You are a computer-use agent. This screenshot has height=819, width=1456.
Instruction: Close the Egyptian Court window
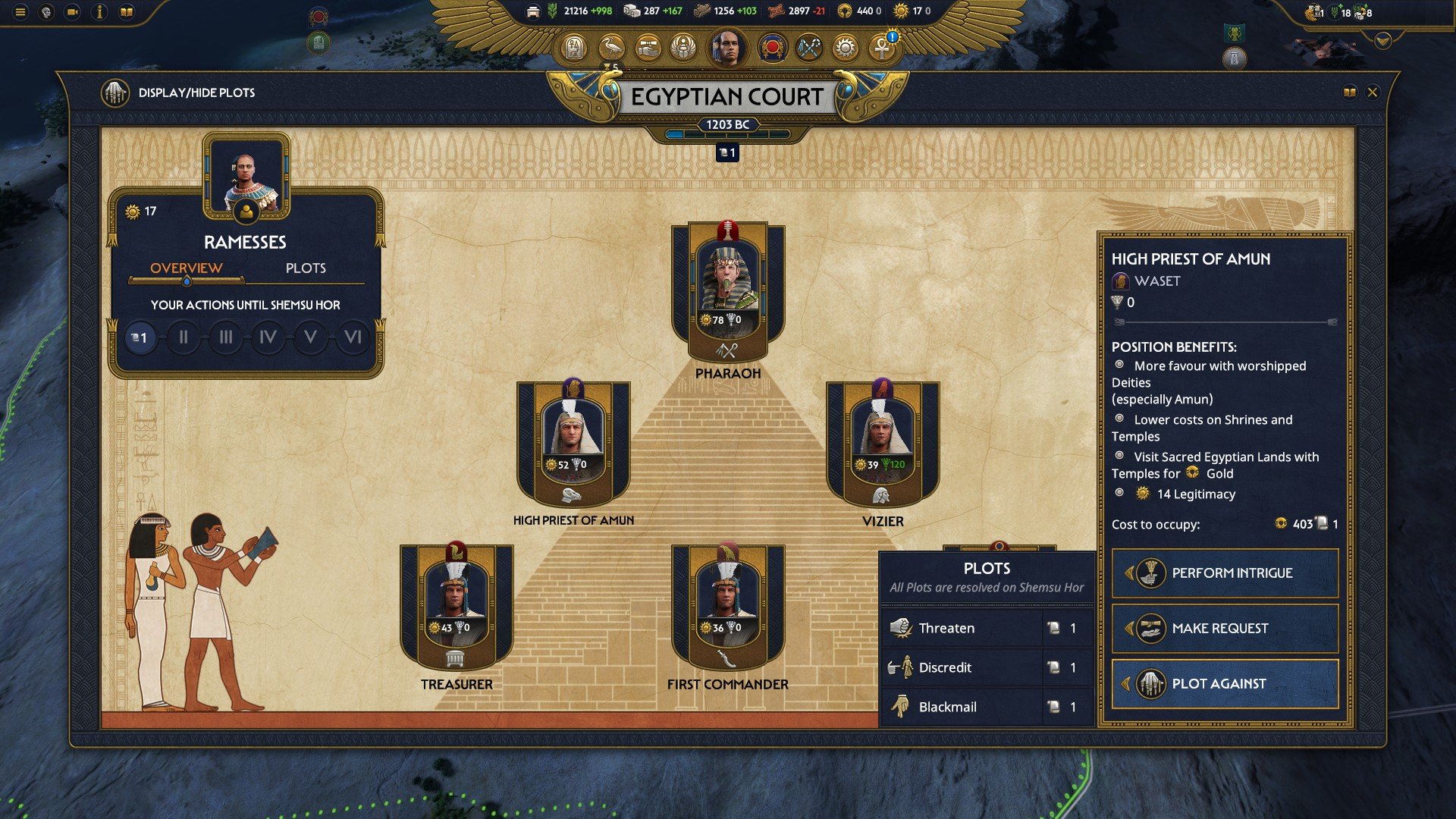pos(1372,93)
